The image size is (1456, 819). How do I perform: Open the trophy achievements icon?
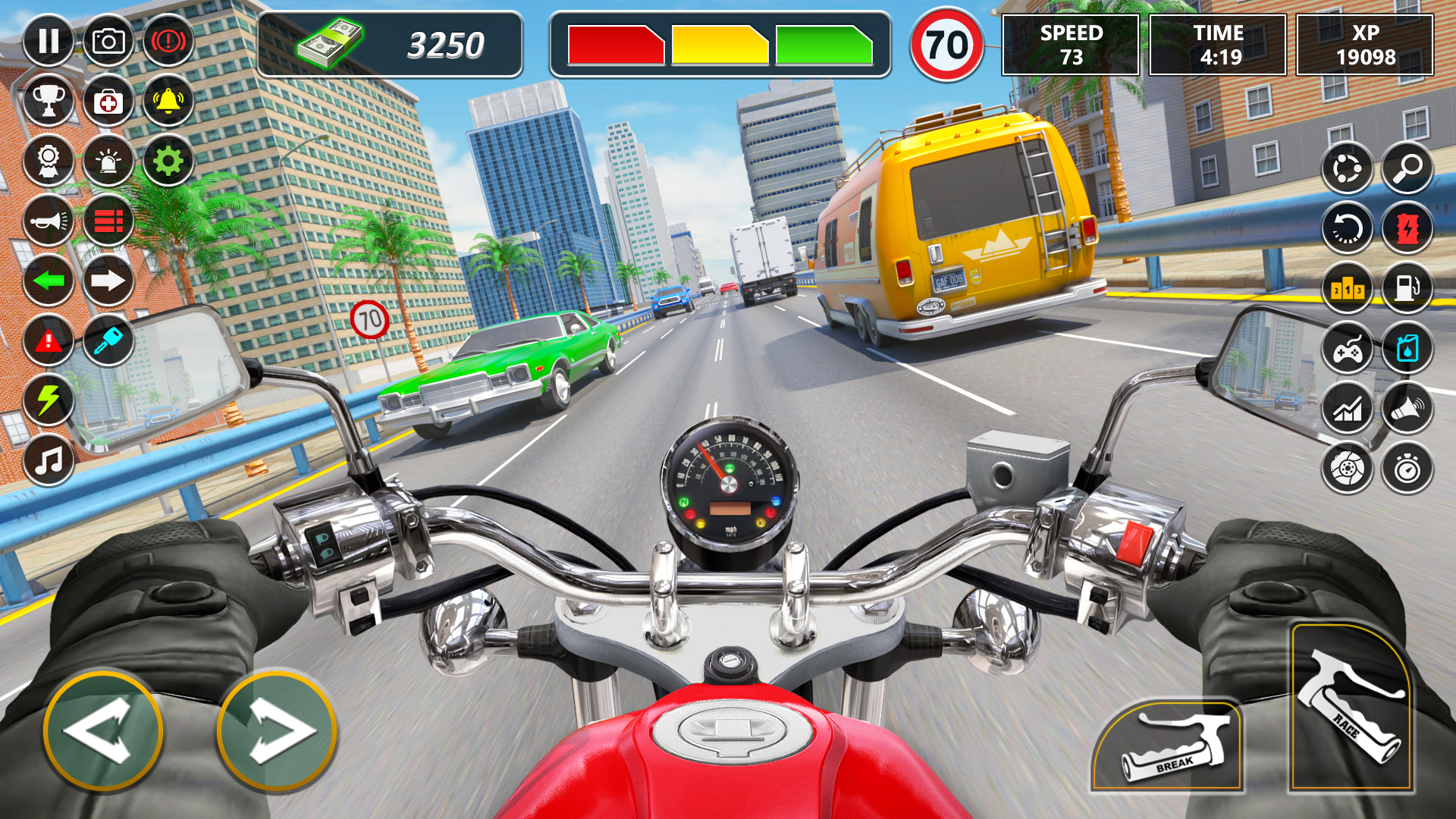tap(49, 101)
